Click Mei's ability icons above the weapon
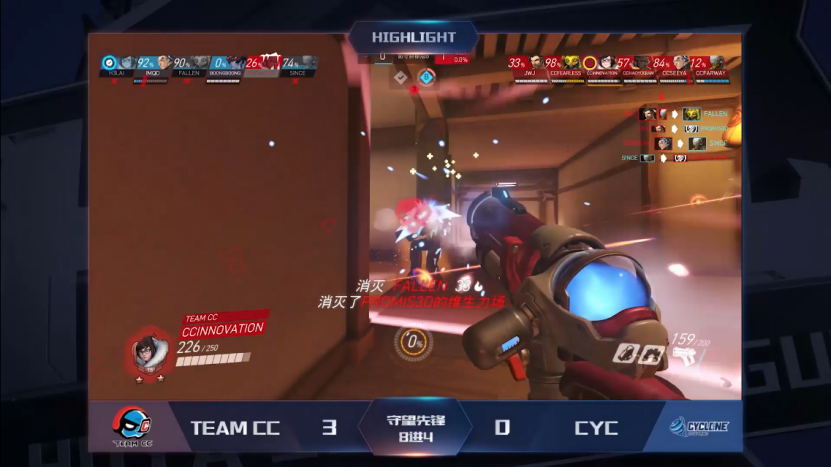 640,353
